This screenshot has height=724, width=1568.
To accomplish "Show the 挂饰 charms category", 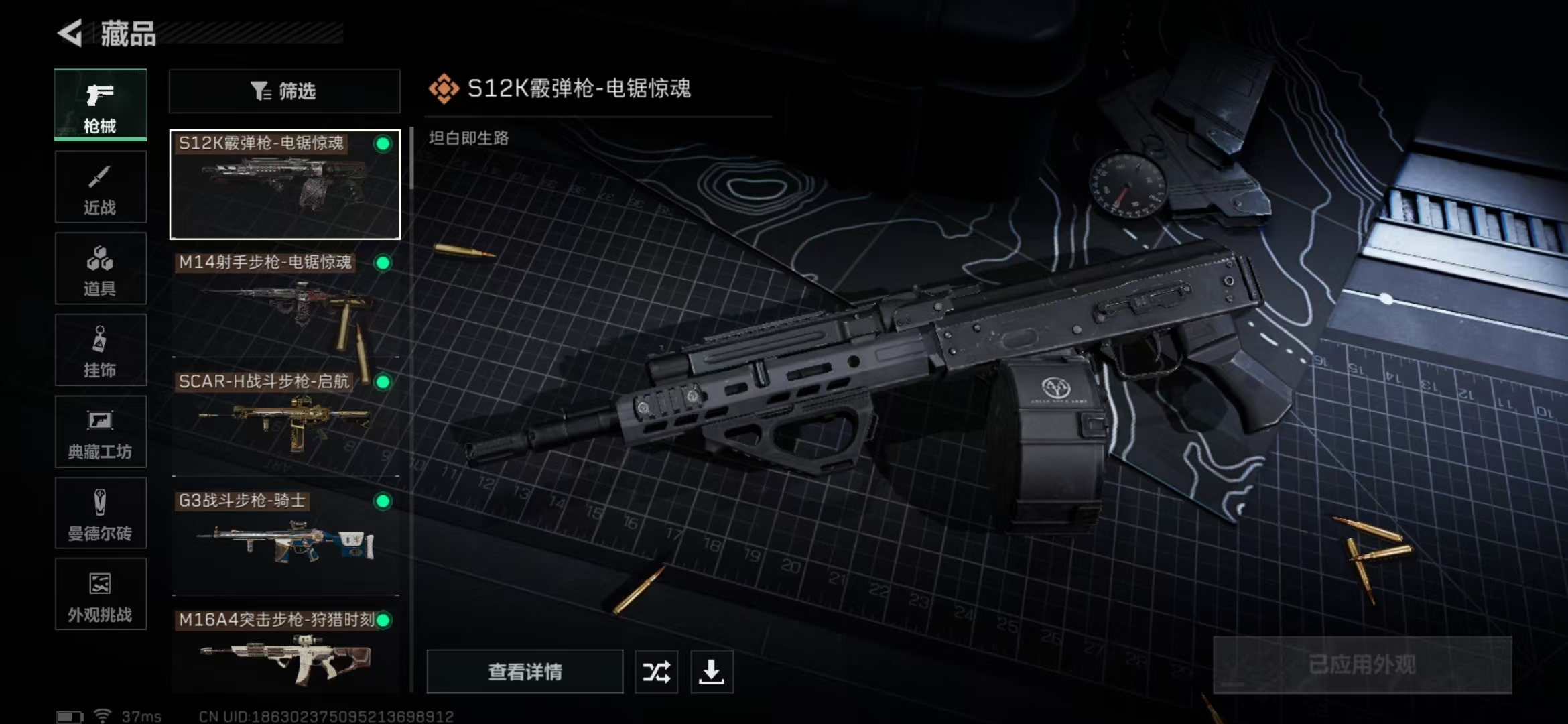I will (101, 351).
